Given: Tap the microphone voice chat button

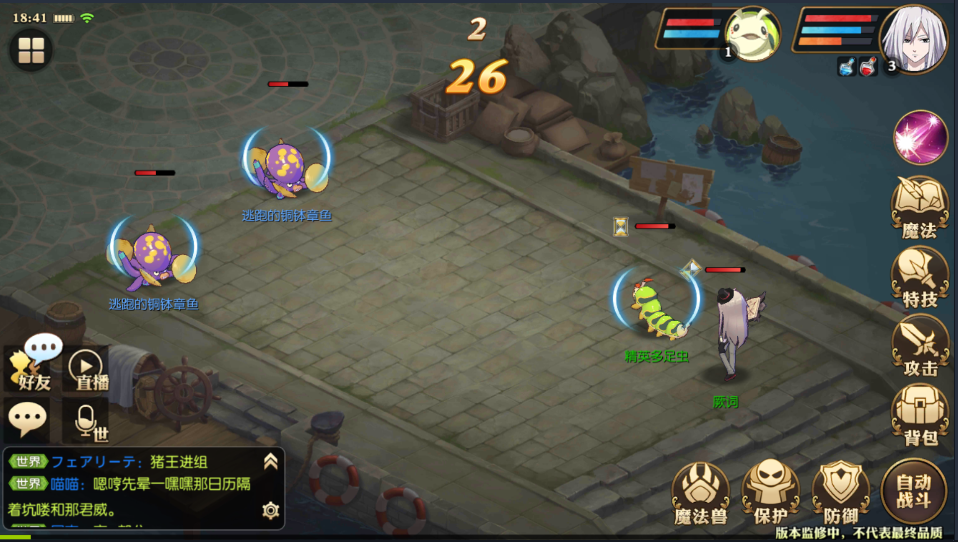Looking at the screenshot, I should point(87,421).
